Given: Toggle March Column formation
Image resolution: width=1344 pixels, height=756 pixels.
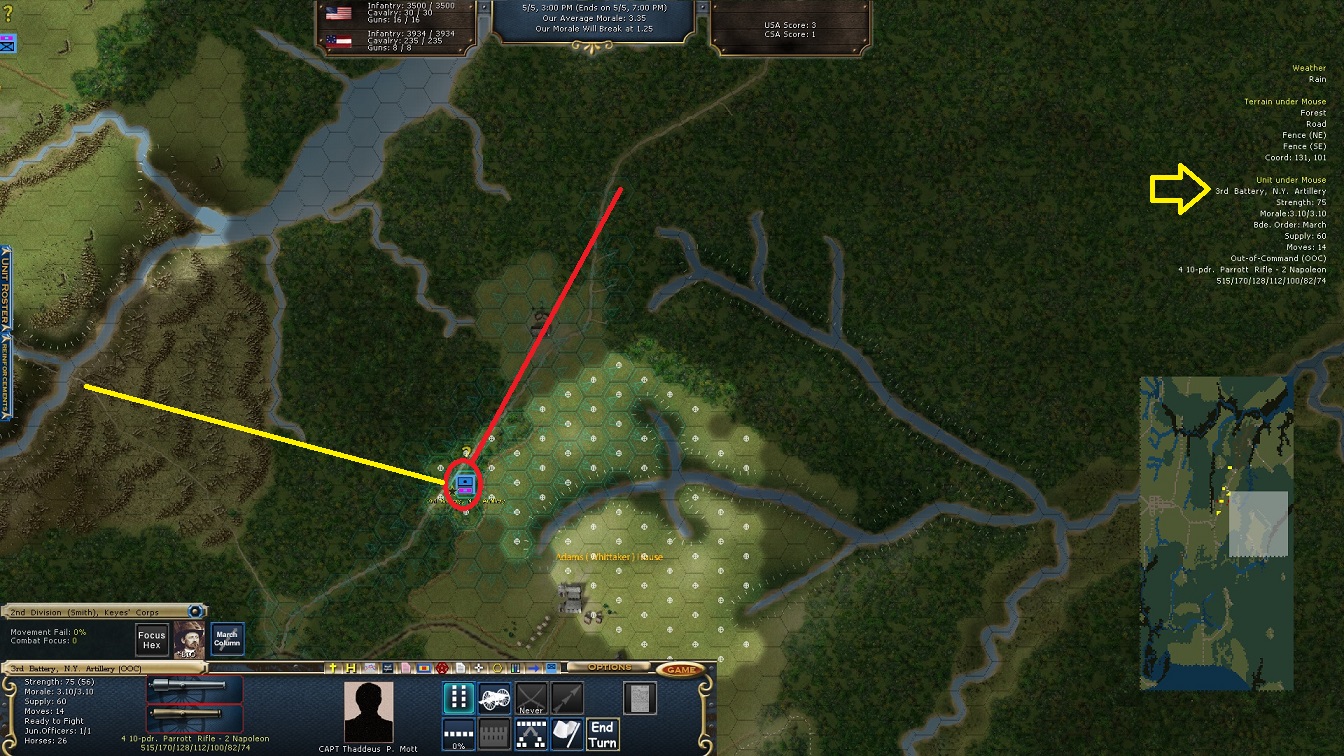Looking at the screenshot, I should coord(227,640).
